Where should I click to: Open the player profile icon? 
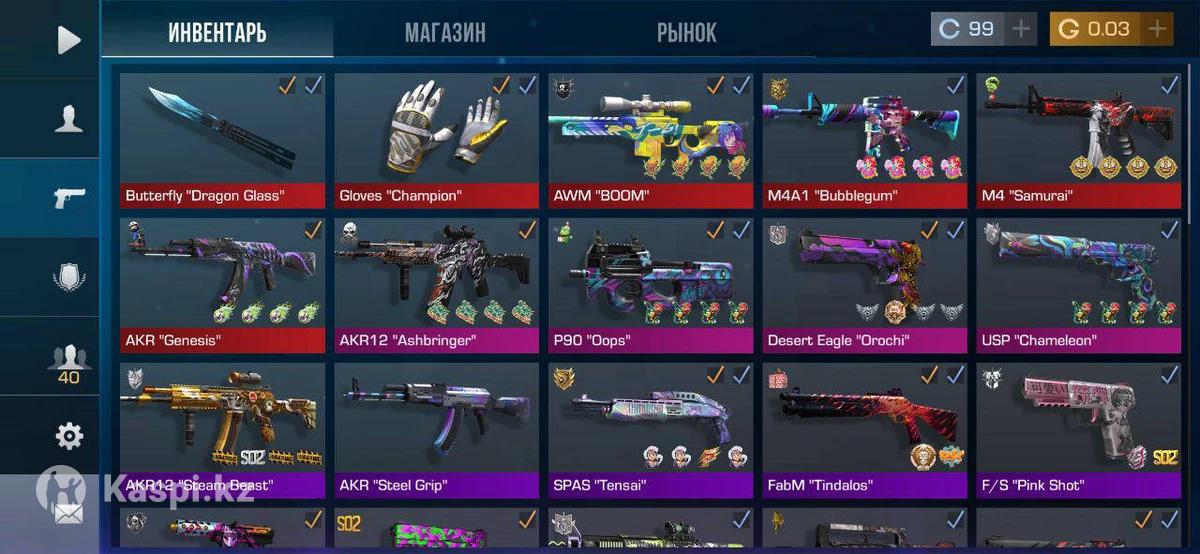[68, 119]
